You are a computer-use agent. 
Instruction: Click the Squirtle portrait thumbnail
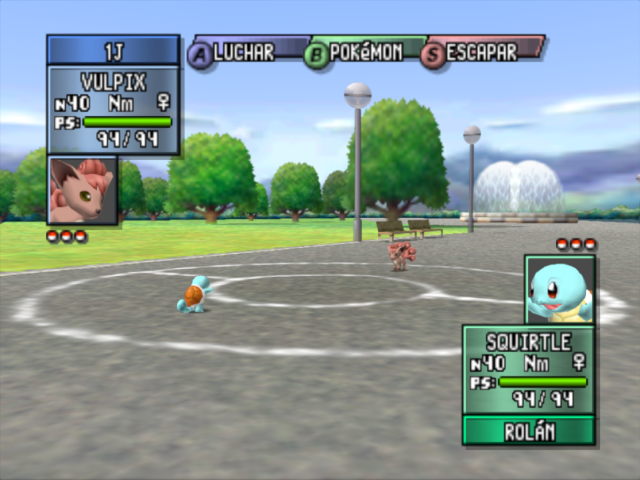(559, 289)
